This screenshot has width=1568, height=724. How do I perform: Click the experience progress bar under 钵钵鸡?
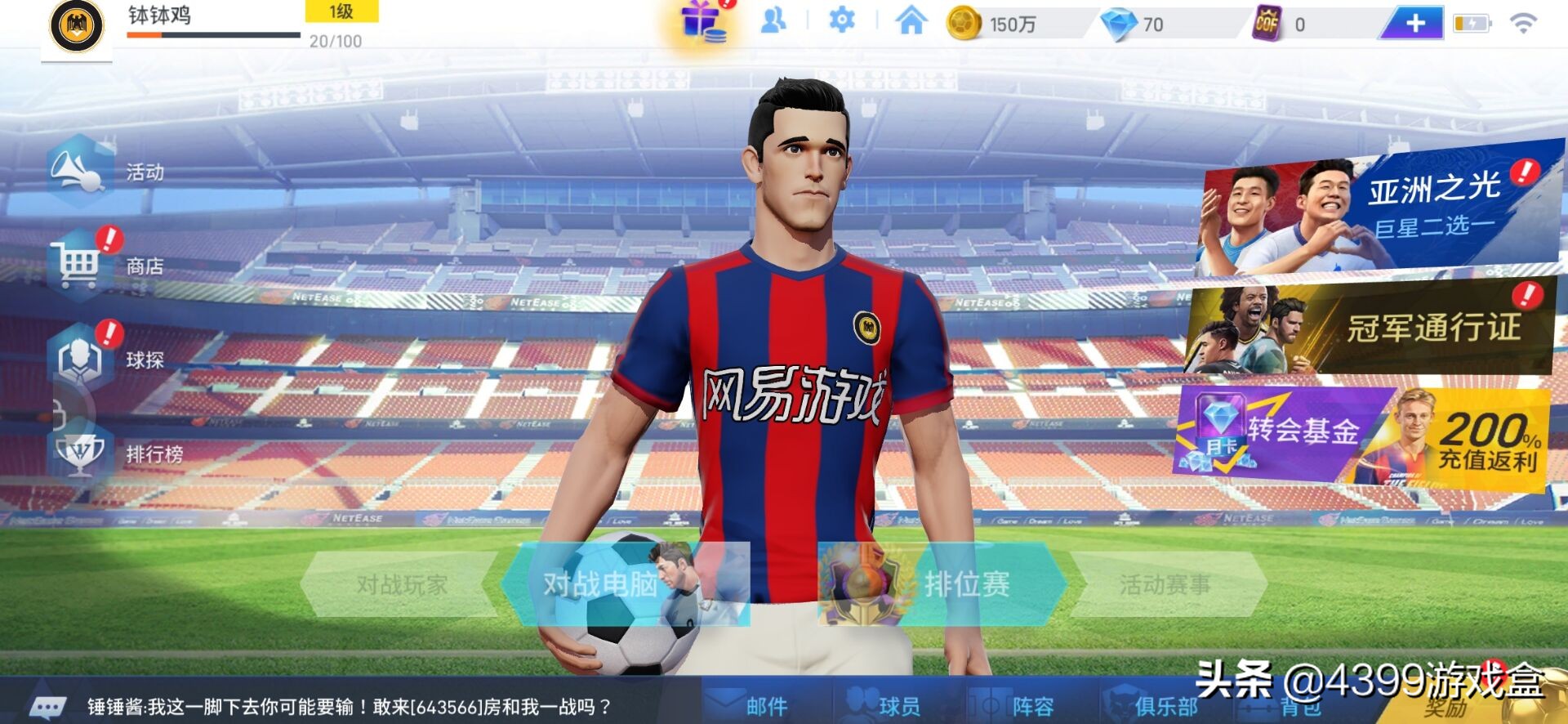[212, 34]
